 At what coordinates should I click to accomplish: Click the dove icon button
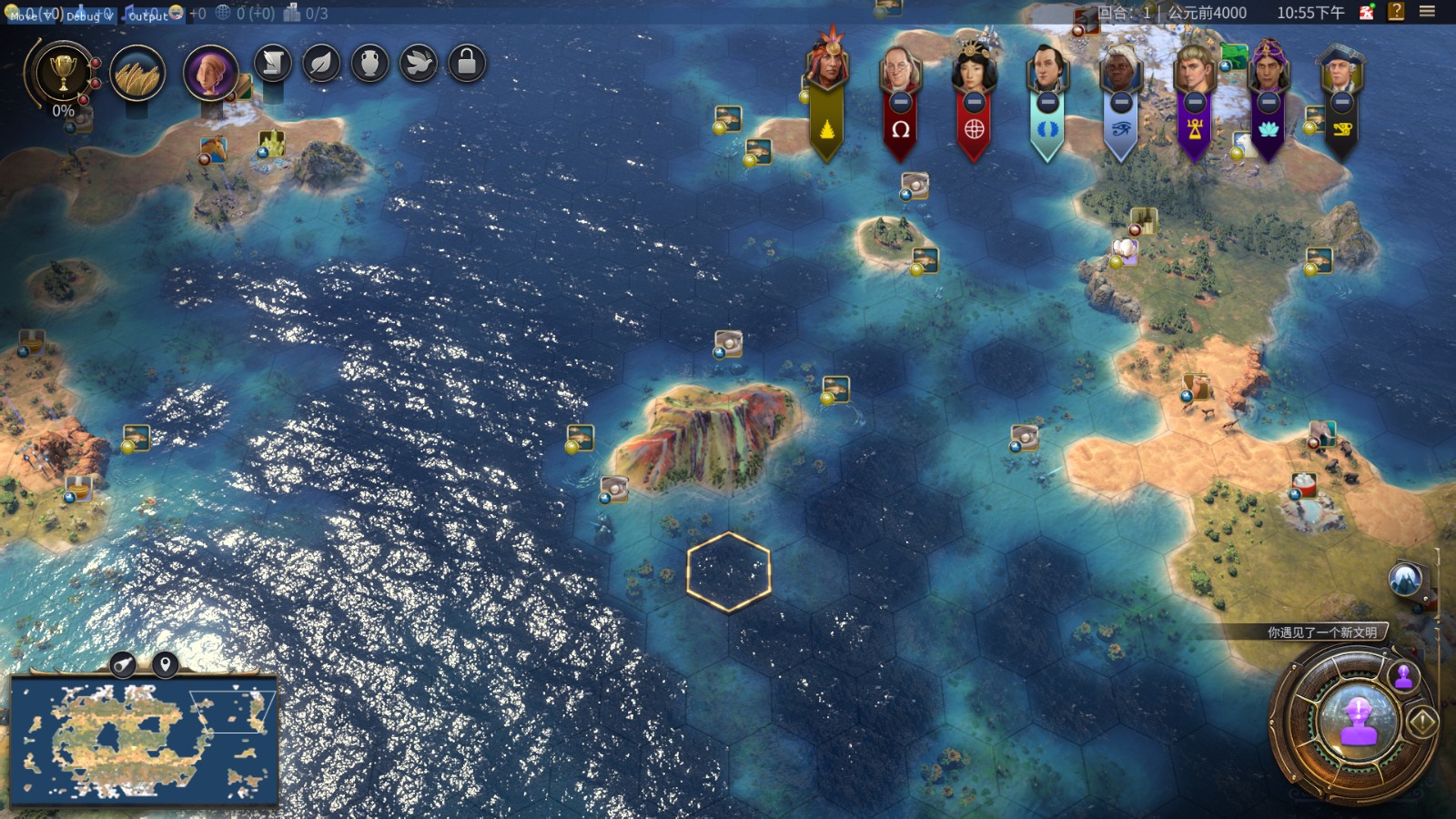pos(419,64)
